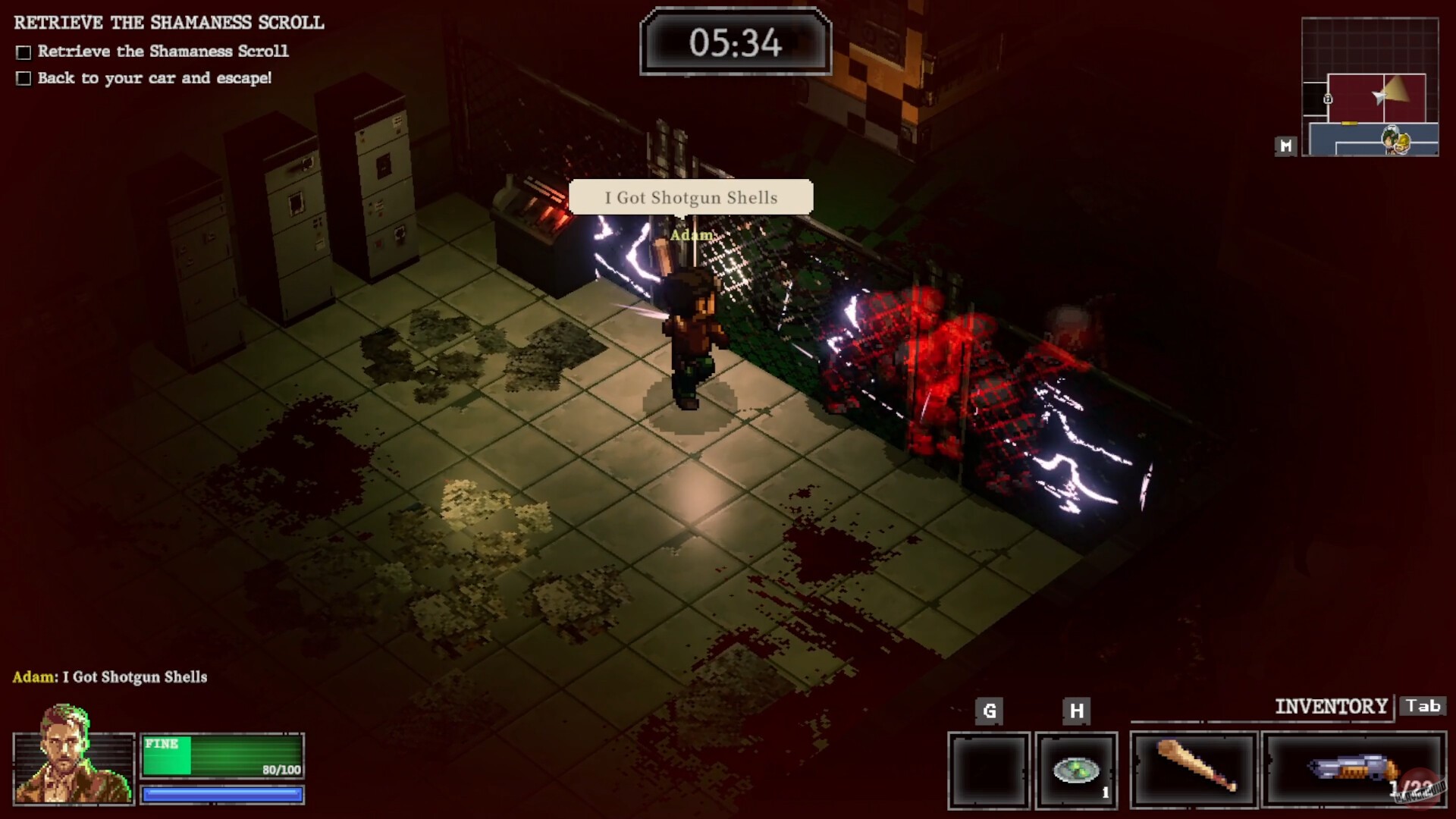The image size is (1456, 819).
Task: Open the minimap via the M icon
Action: click(1286, 147)
